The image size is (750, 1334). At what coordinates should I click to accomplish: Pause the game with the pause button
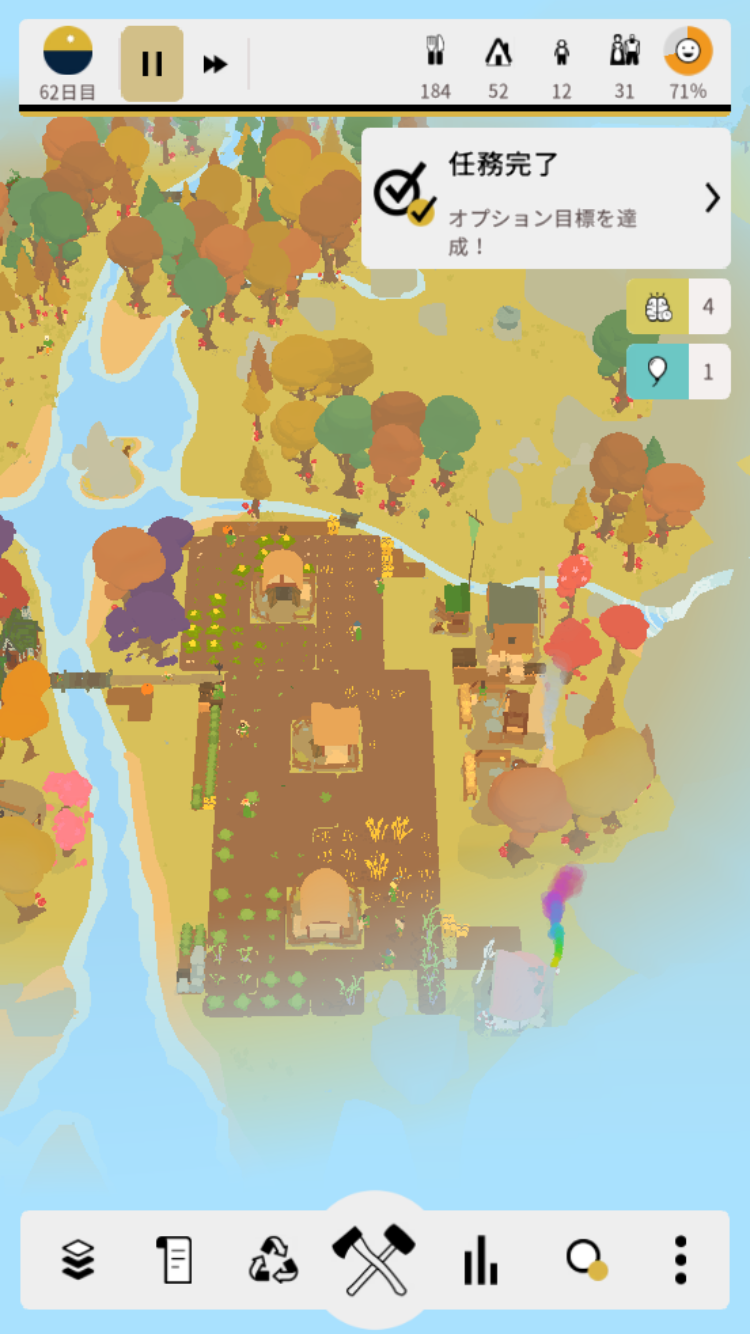[152, 64]
